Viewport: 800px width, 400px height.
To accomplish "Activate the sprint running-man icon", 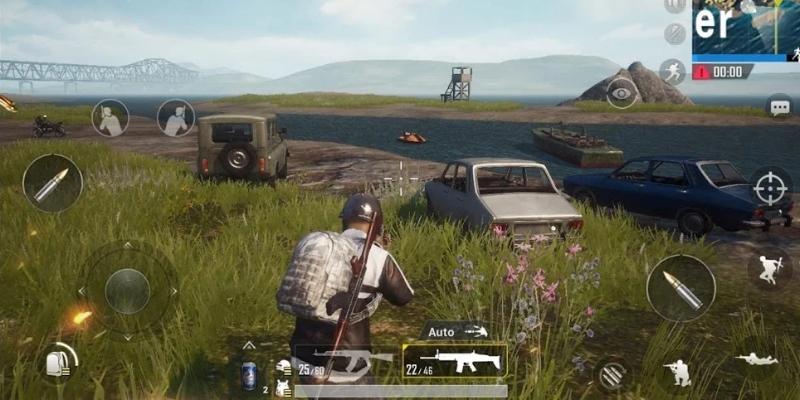I will (673, 71).
